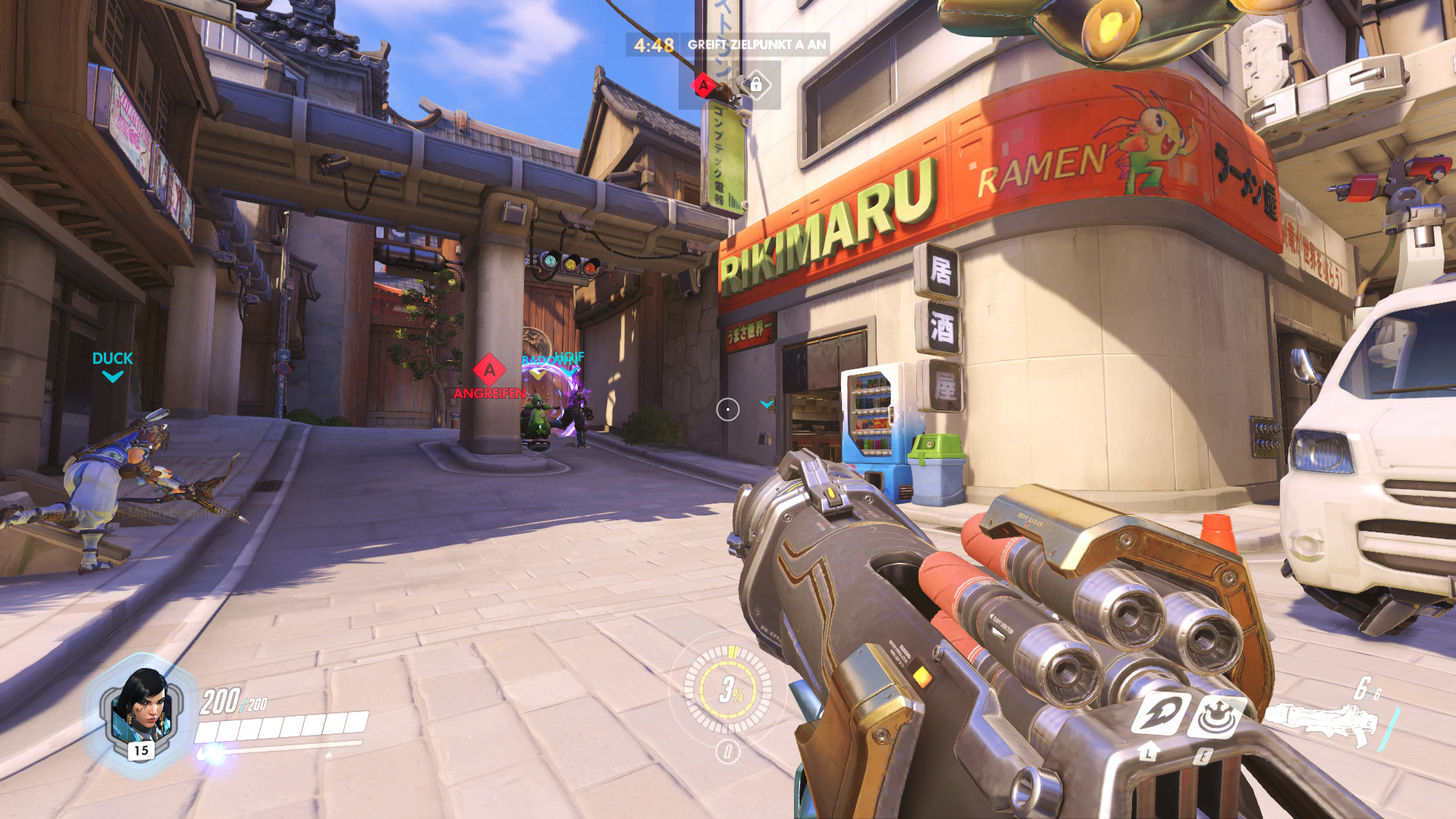Click teammate DUCK's name tag
1456x819 pixels.
[x=112, y=358]
